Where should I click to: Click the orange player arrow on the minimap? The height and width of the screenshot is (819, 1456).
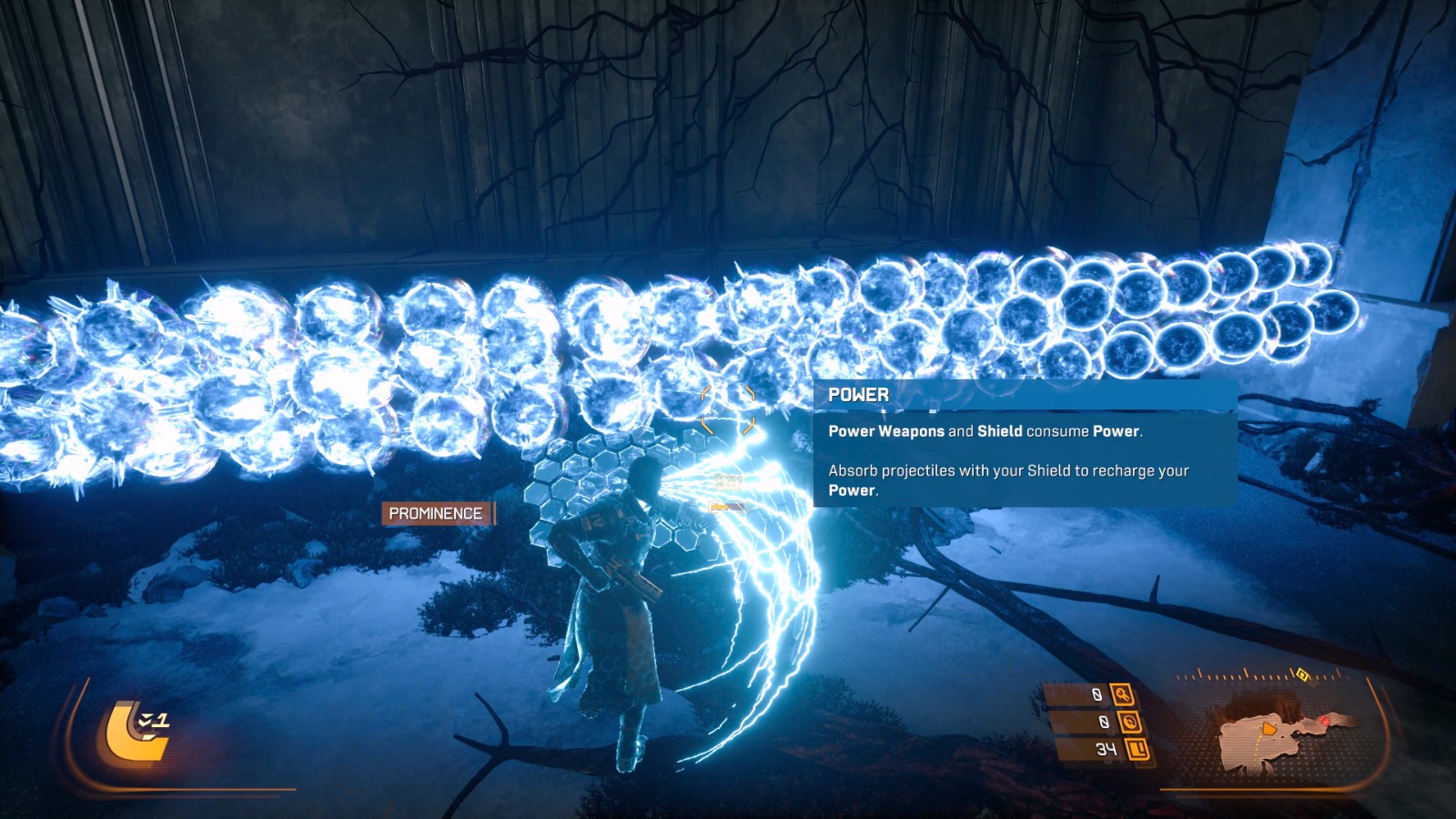click(1269, 728)
